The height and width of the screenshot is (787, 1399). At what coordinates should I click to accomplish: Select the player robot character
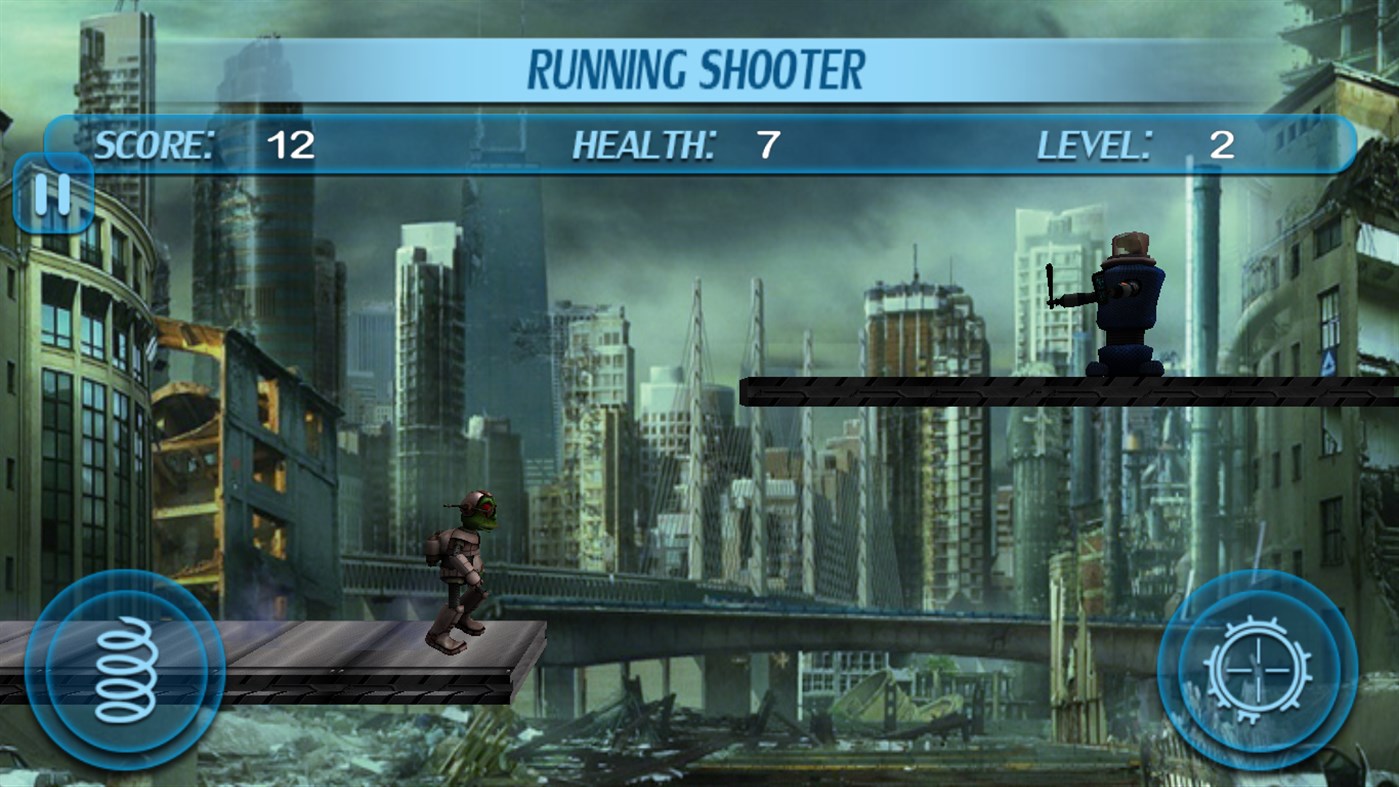point(463,570)
